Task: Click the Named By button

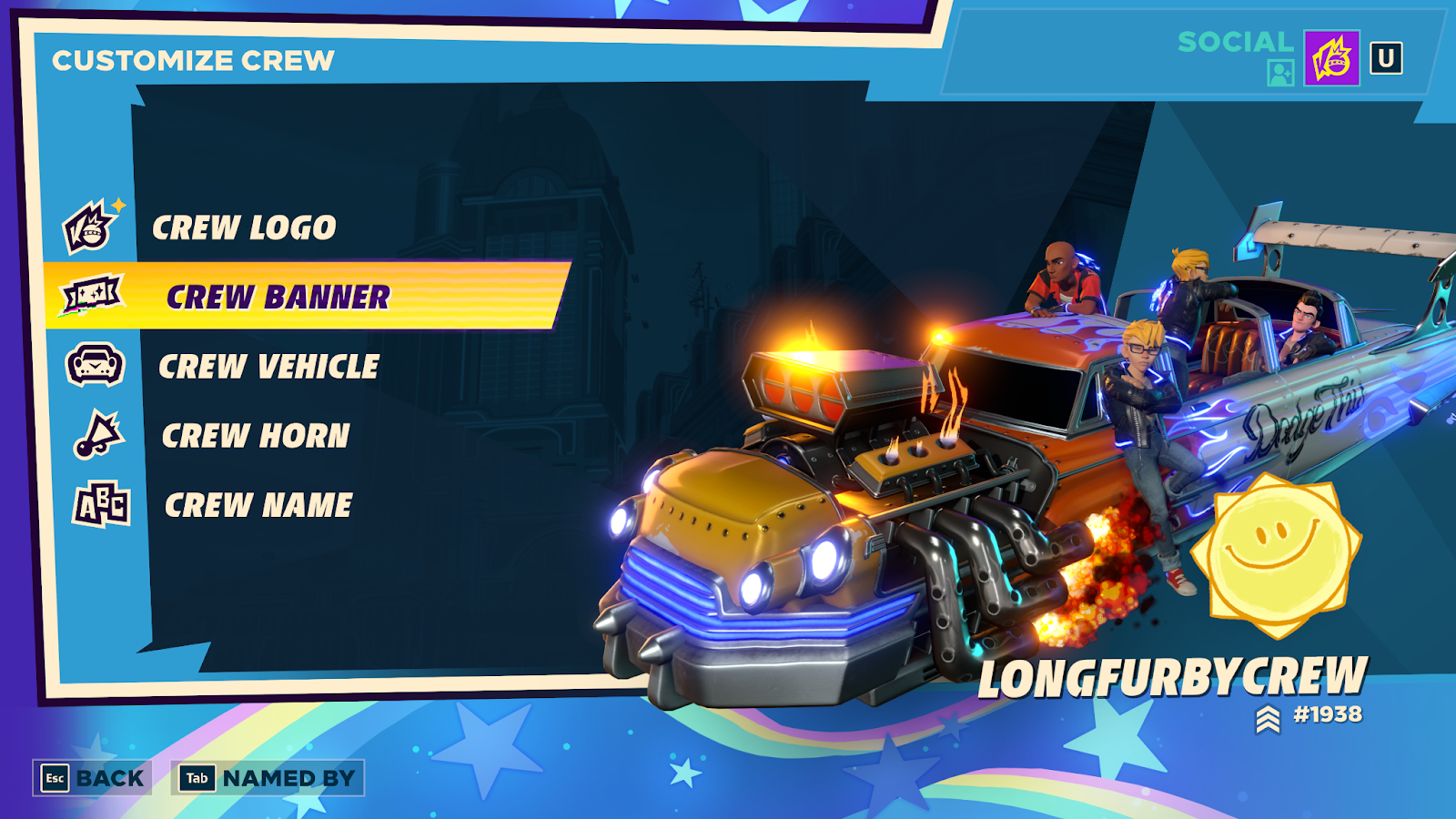Action: click(x=268, y=778)
